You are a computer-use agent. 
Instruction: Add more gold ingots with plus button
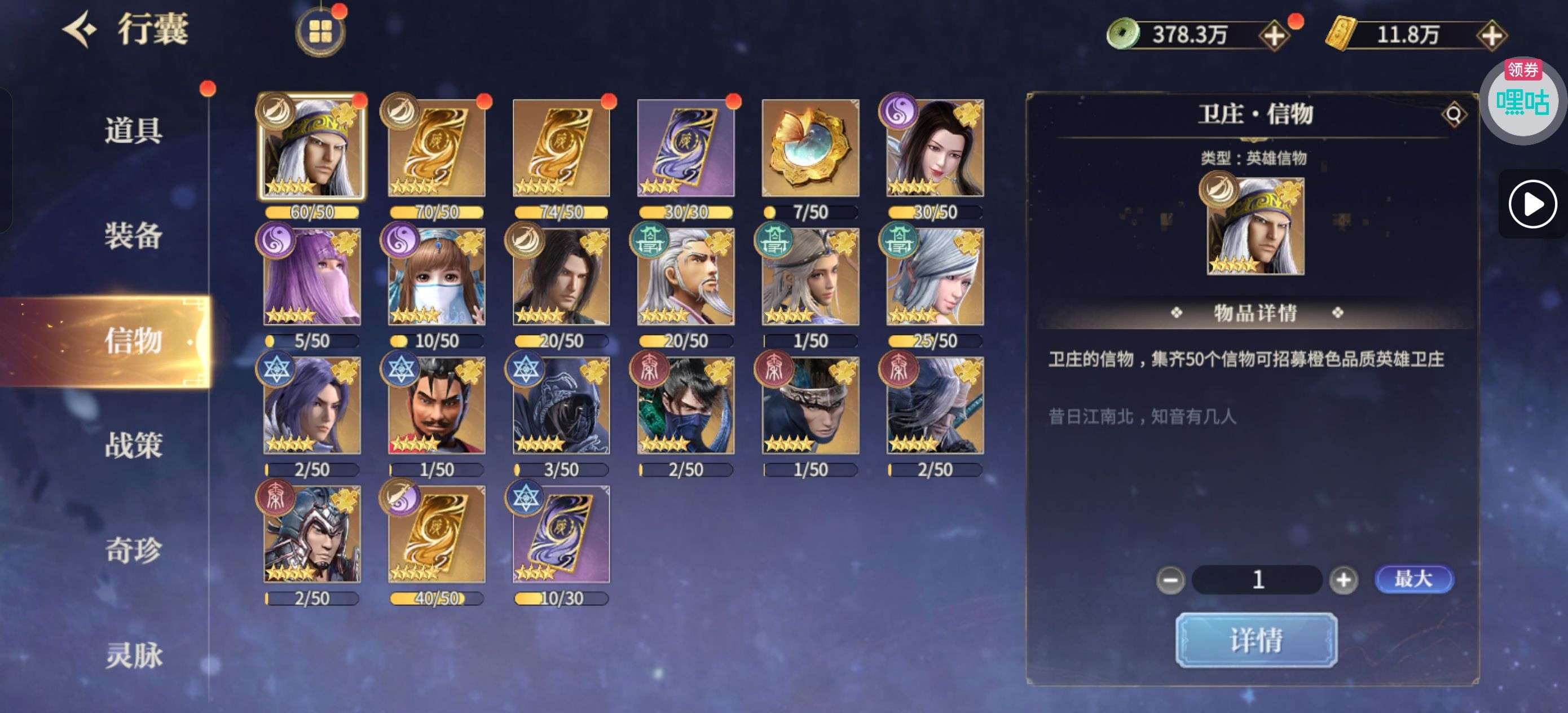(x=1491, y=36)
